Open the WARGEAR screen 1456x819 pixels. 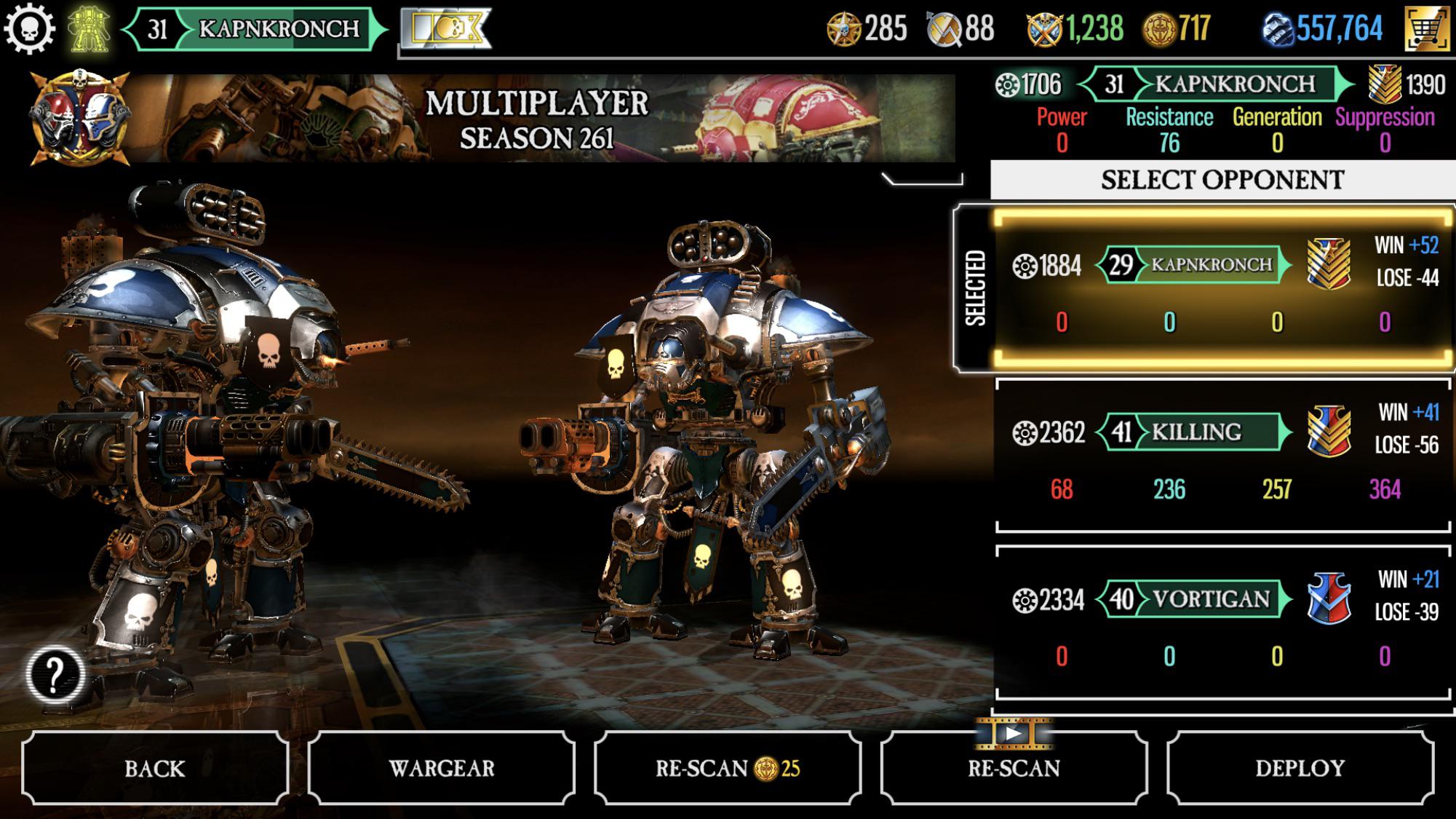tap(442, 768)
